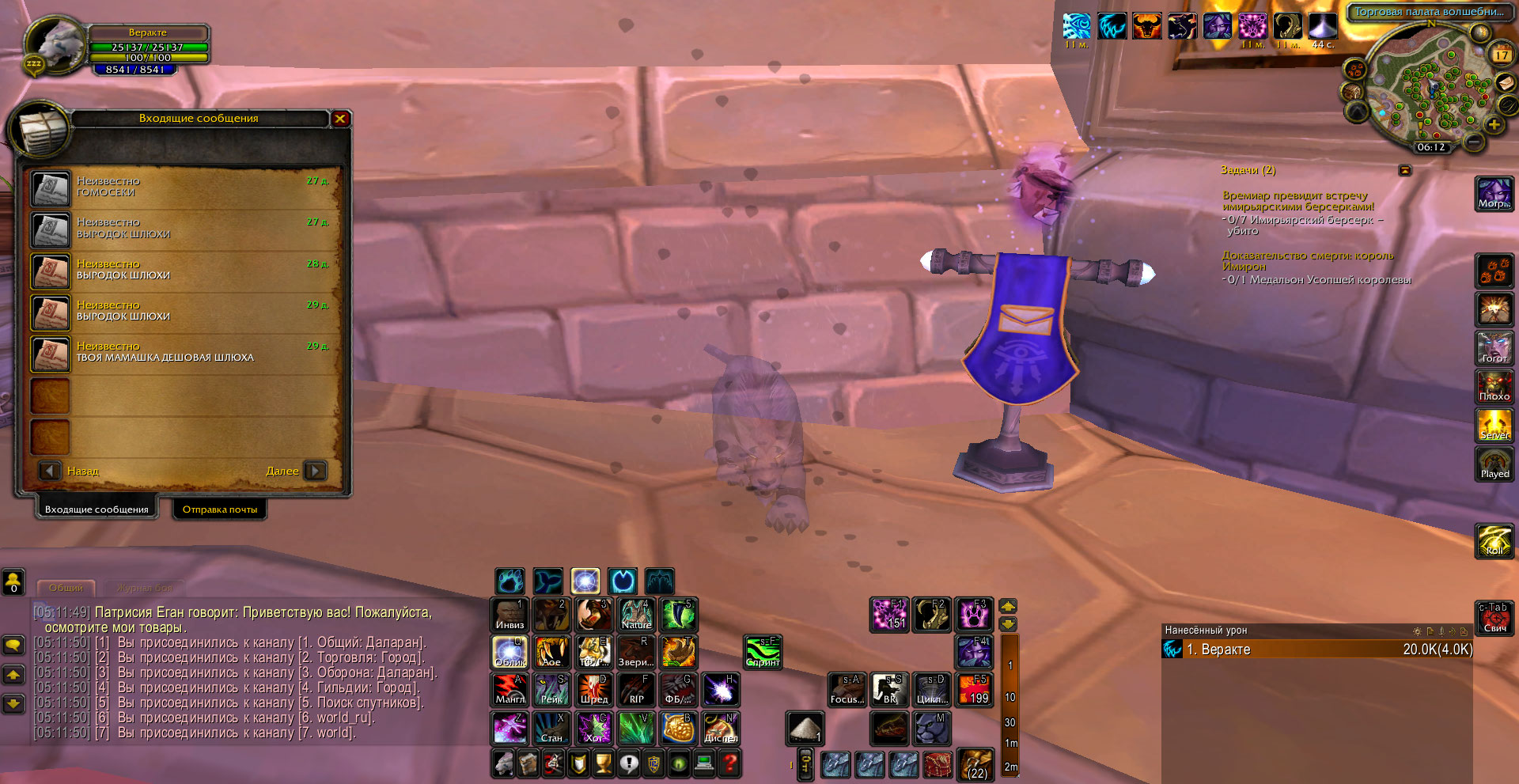Go to next mail page with Далее
The image size is (1519, 784).
(314, 471)
